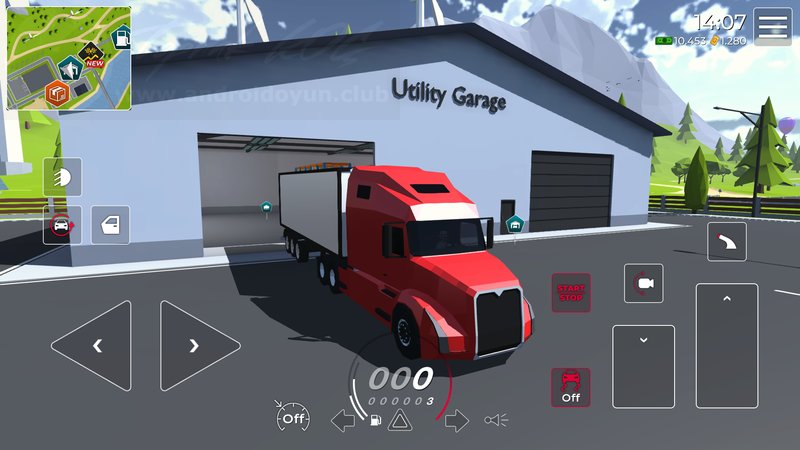The width and height of the screenshot is (800, 450).
Task: Switch the camera view
Action: 643,284
